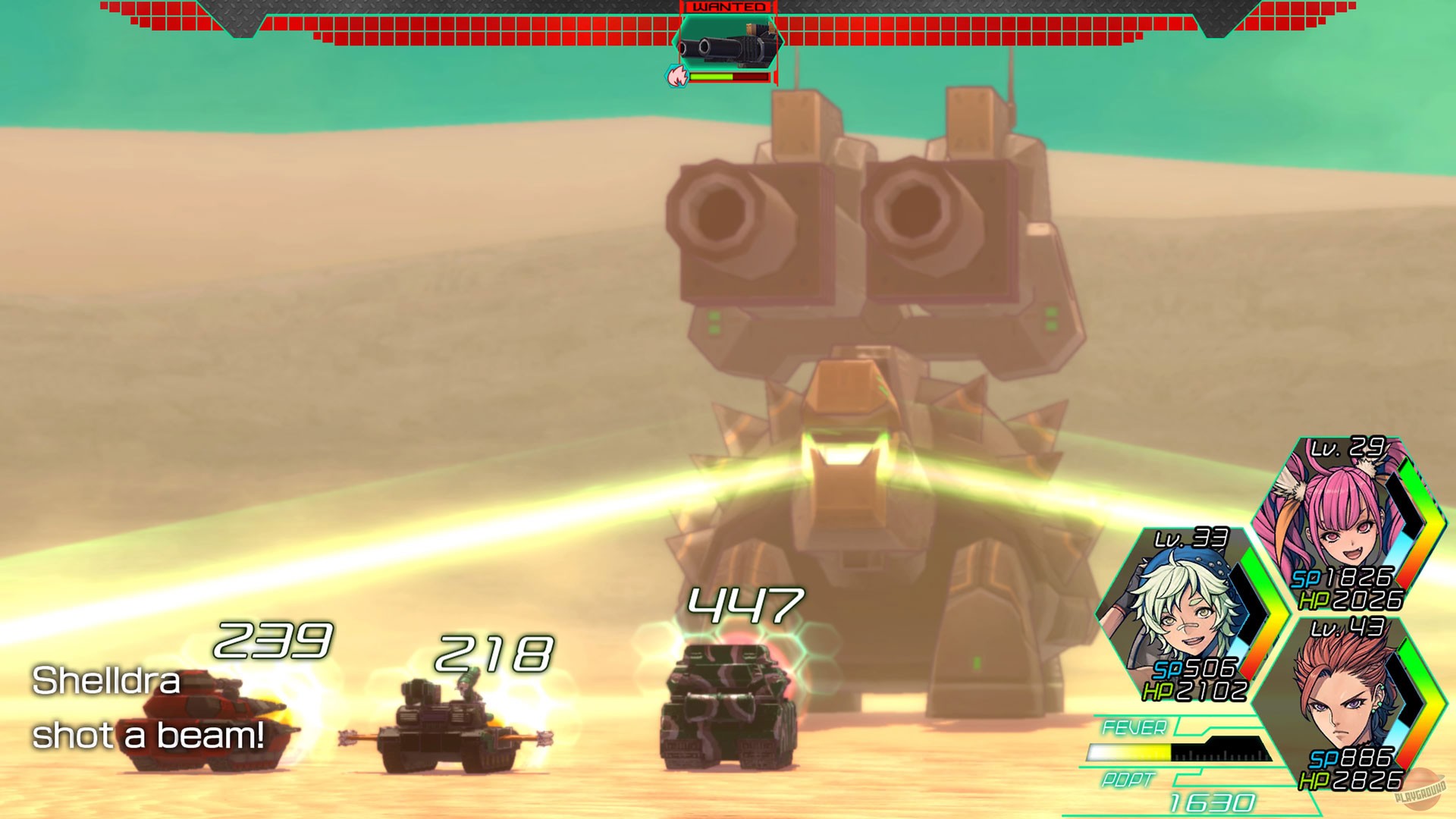Select the WANTED tab above the enemy
This screenshot has height=819, width=1456.
tap(730, 8)
